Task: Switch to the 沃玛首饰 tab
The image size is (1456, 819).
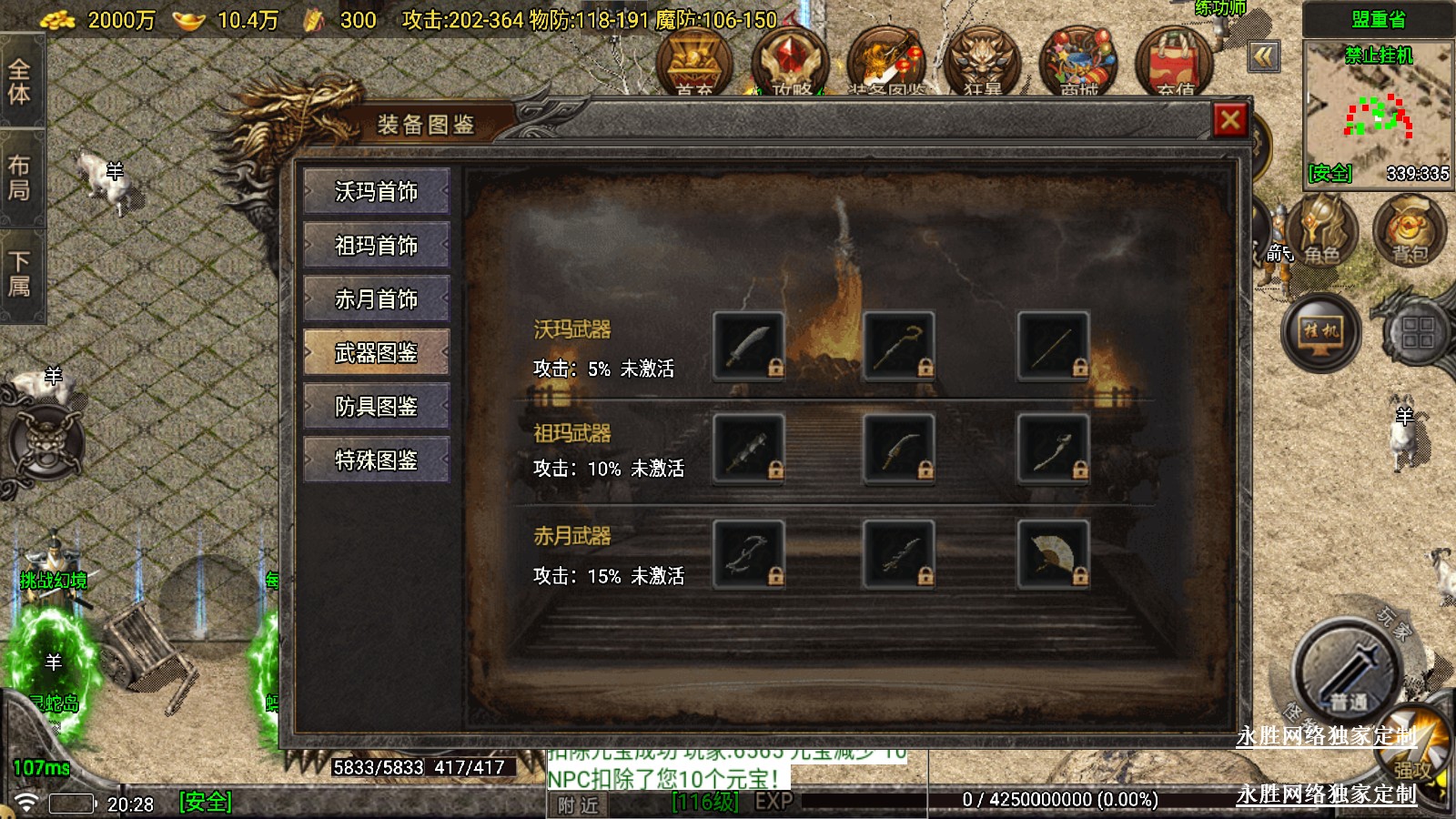Action: coord(376,192)
